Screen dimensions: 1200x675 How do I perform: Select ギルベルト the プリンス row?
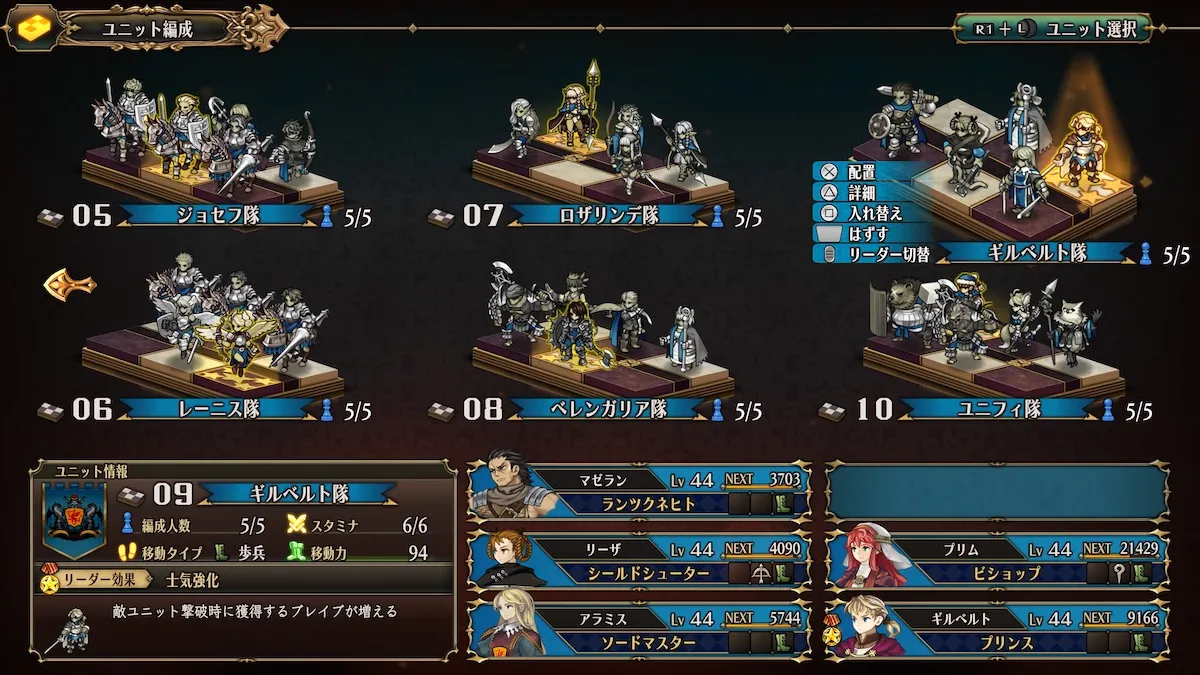[997, 630]
